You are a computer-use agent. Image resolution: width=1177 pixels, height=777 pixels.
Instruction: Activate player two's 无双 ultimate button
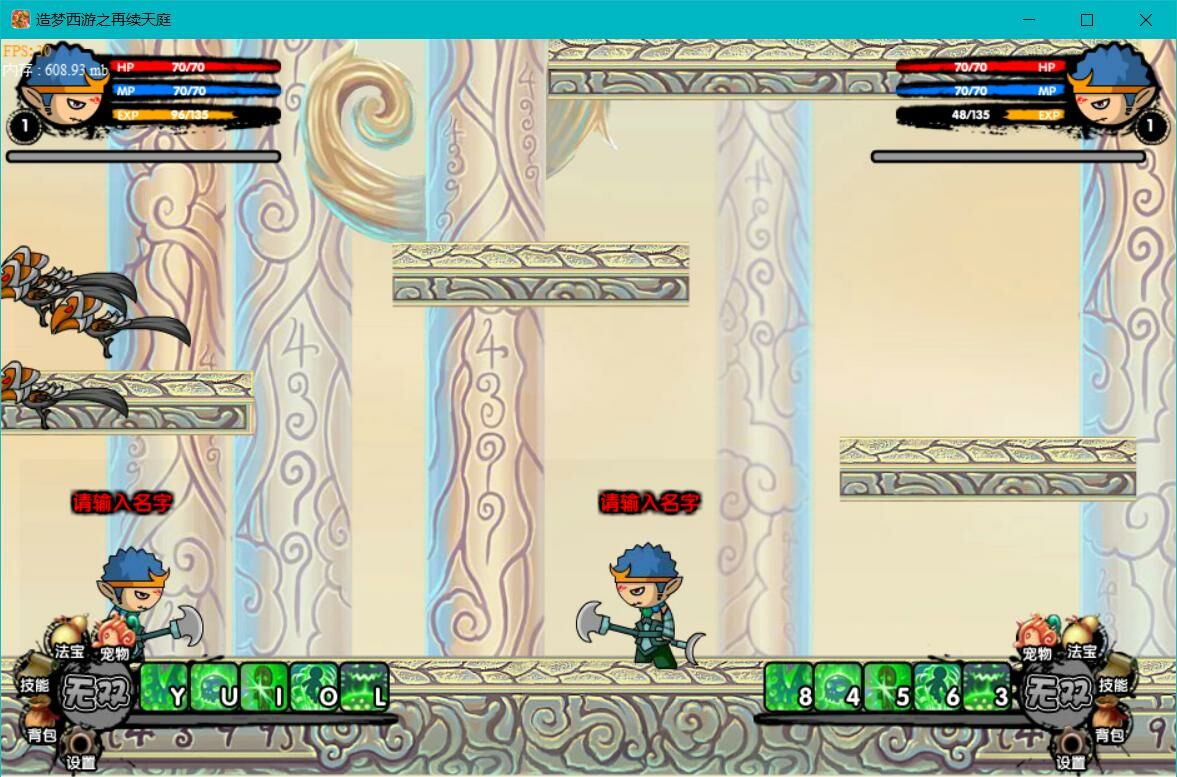click(x=1056, y=691)
